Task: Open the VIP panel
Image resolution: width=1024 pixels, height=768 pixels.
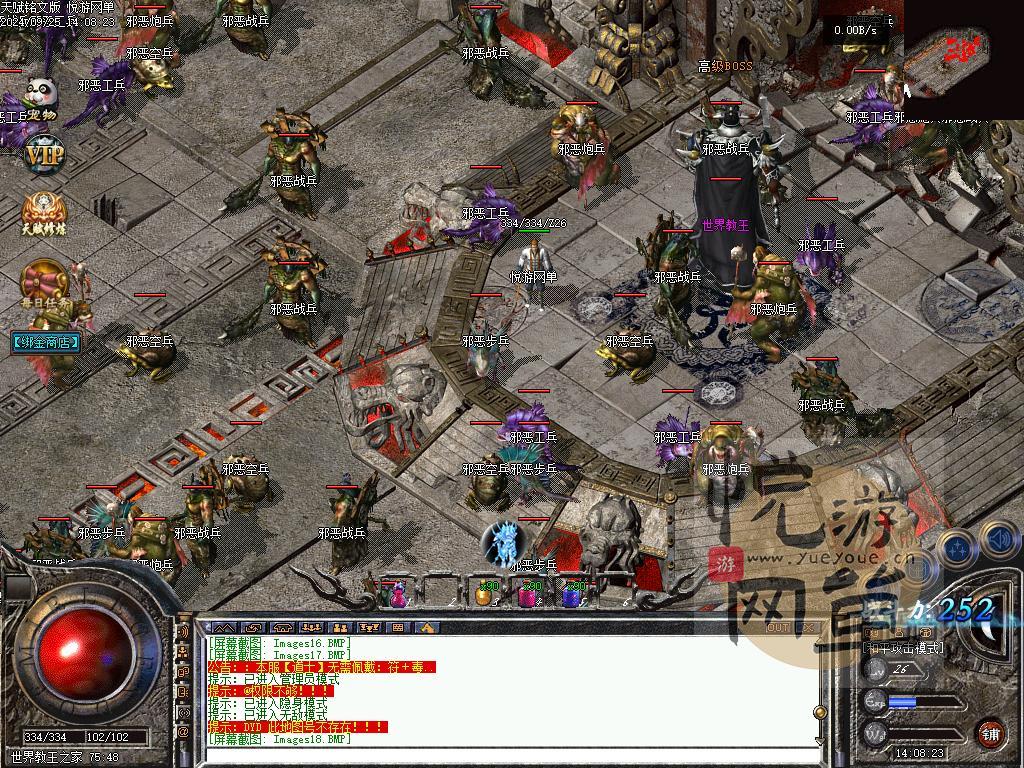Action: pyautogui.click(x=43, y=155)
